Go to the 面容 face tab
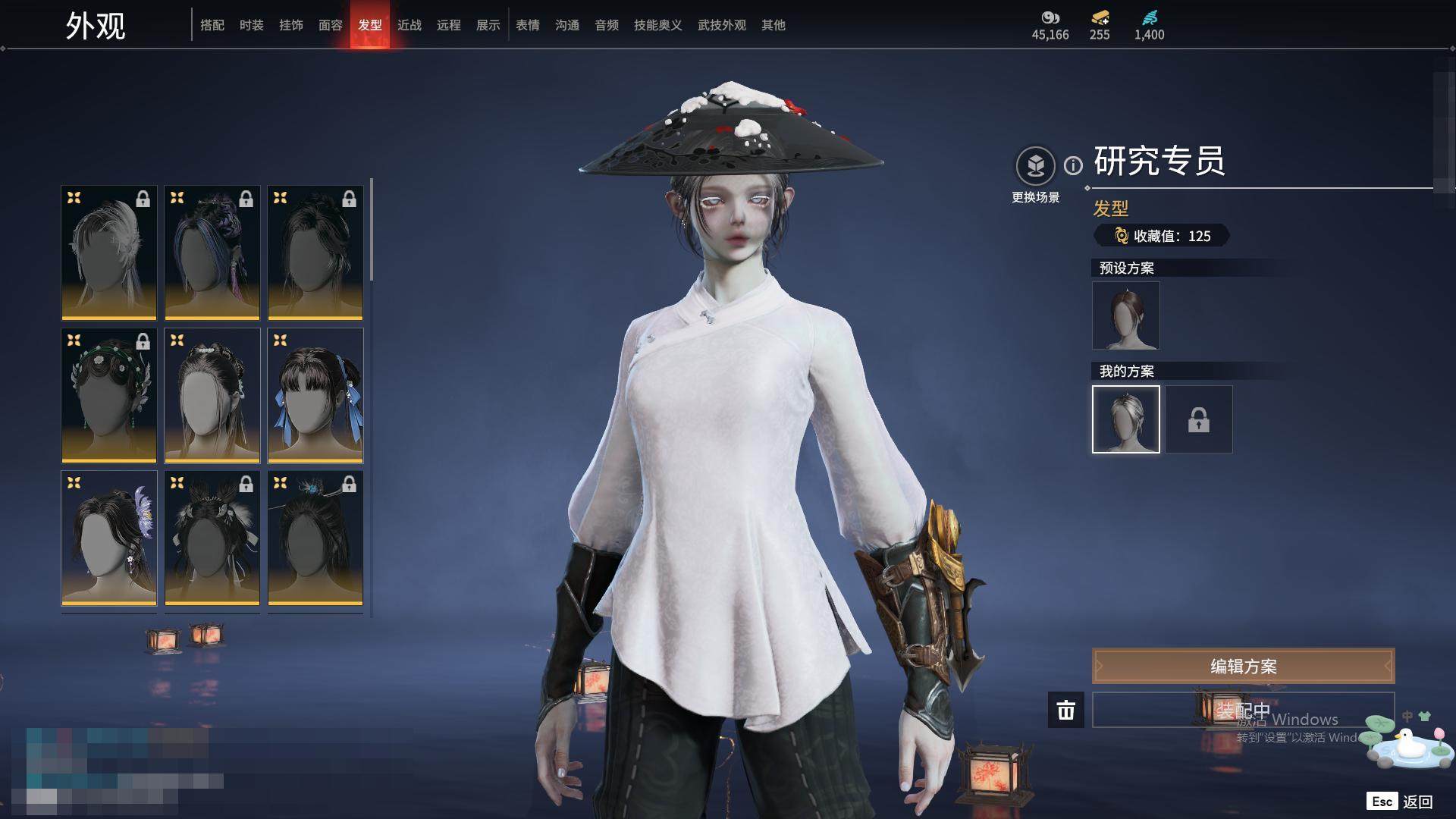 [x=331, y=25]
